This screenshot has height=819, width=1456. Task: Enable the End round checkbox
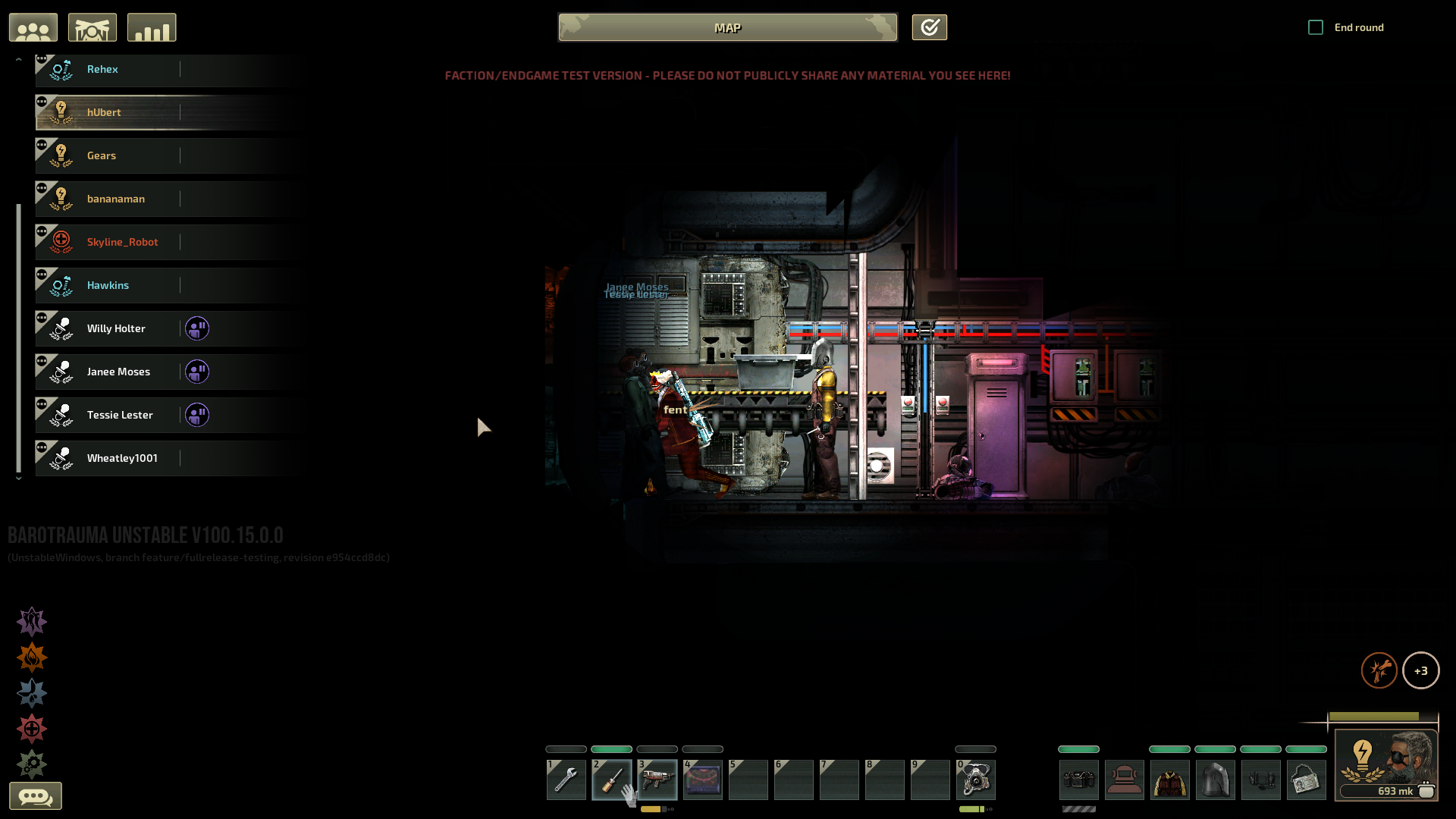[x=1314, y=27]
